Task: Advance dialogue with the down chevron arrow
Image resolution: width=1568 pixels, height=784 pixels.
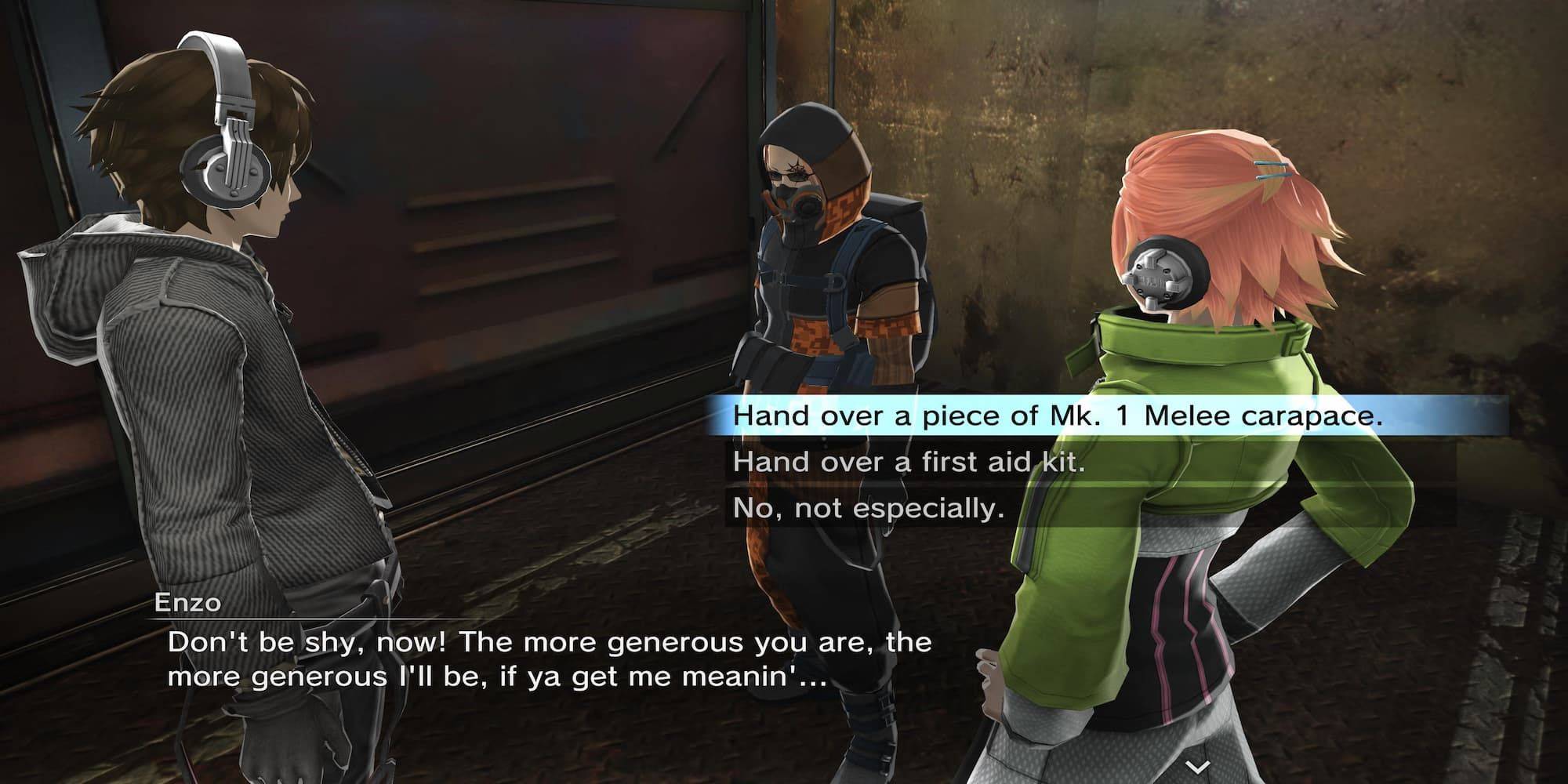Action: click(1196, 766)
